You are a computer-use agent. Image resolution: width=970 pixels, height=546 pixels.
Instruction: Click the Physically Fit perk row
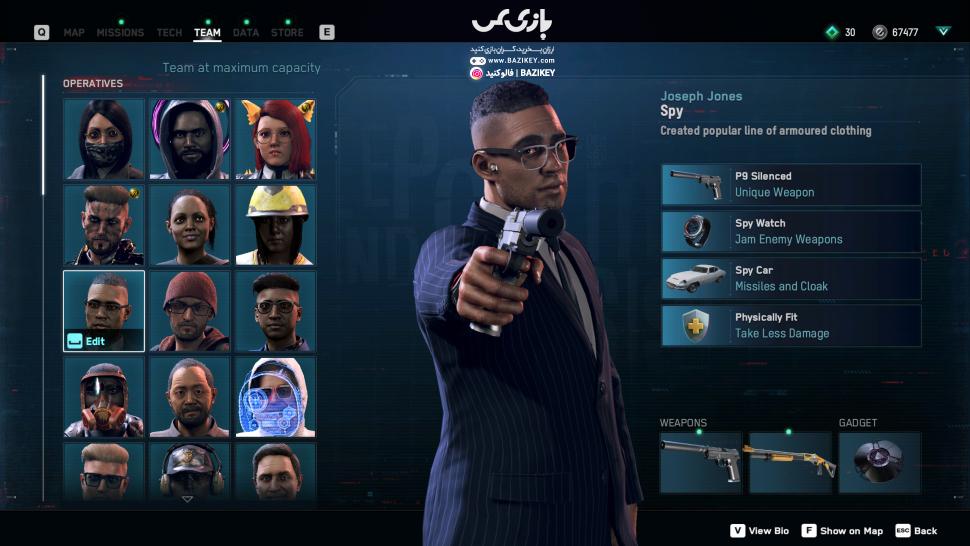(791, 326)
